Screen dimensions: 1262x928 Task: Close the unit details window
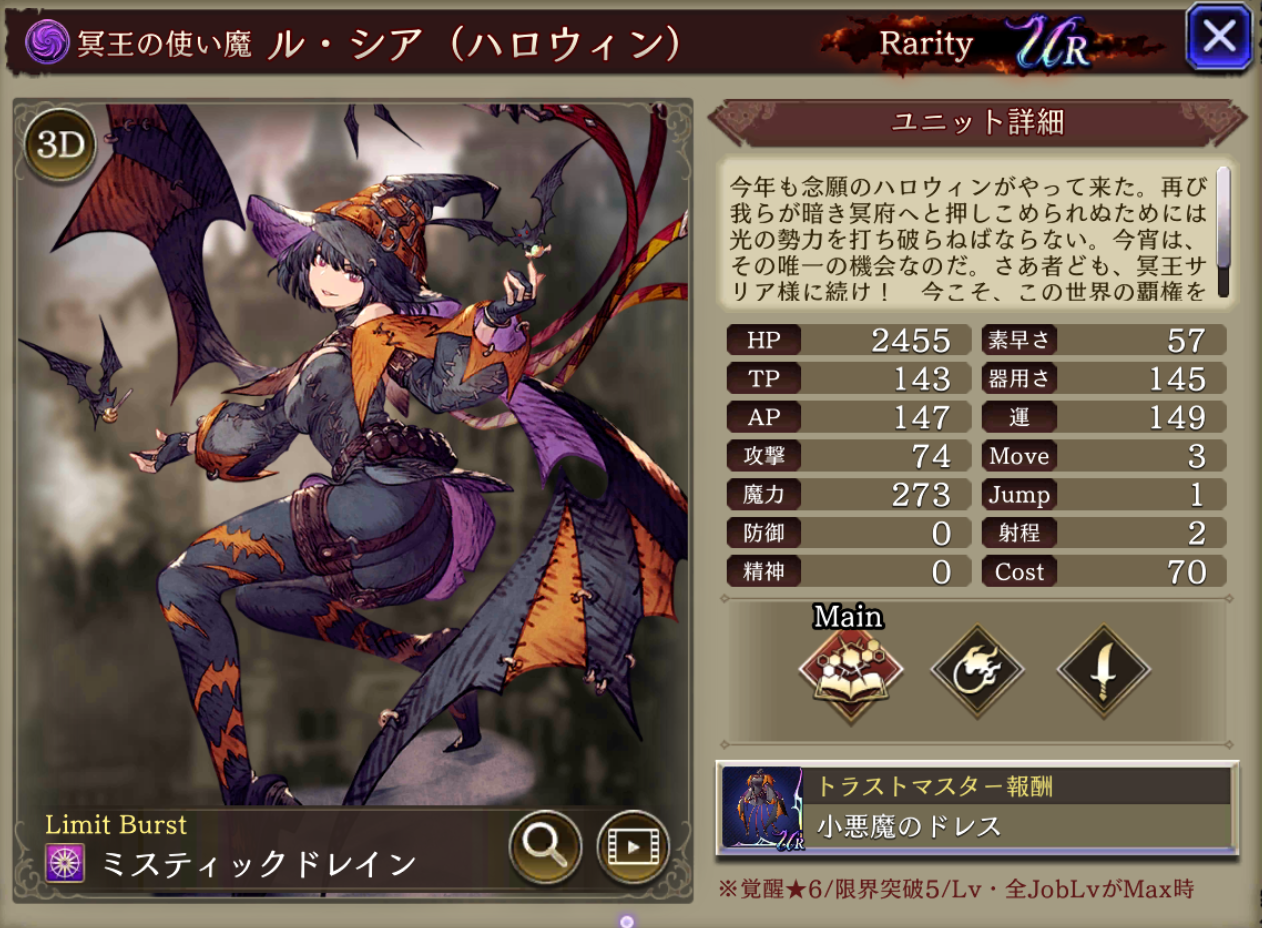1219,37
